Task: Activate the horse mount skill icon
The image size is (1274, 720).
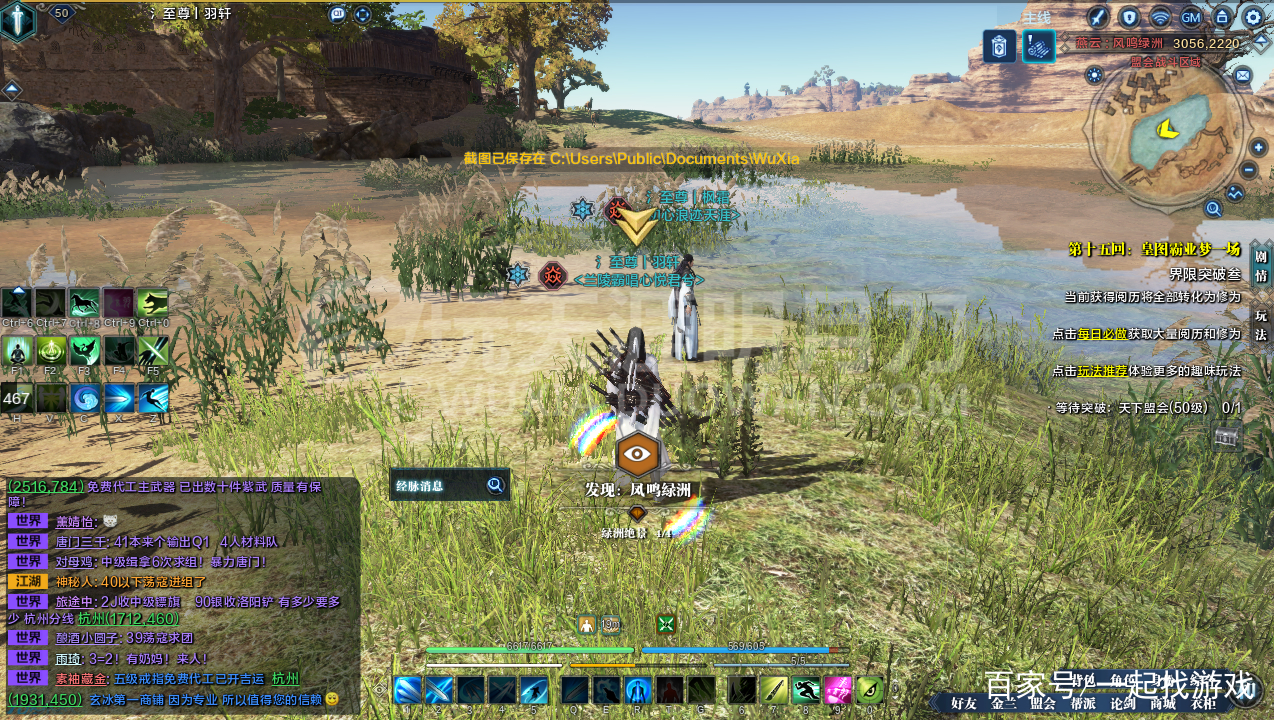Action: pyautogui.click(x=85, y=303)
